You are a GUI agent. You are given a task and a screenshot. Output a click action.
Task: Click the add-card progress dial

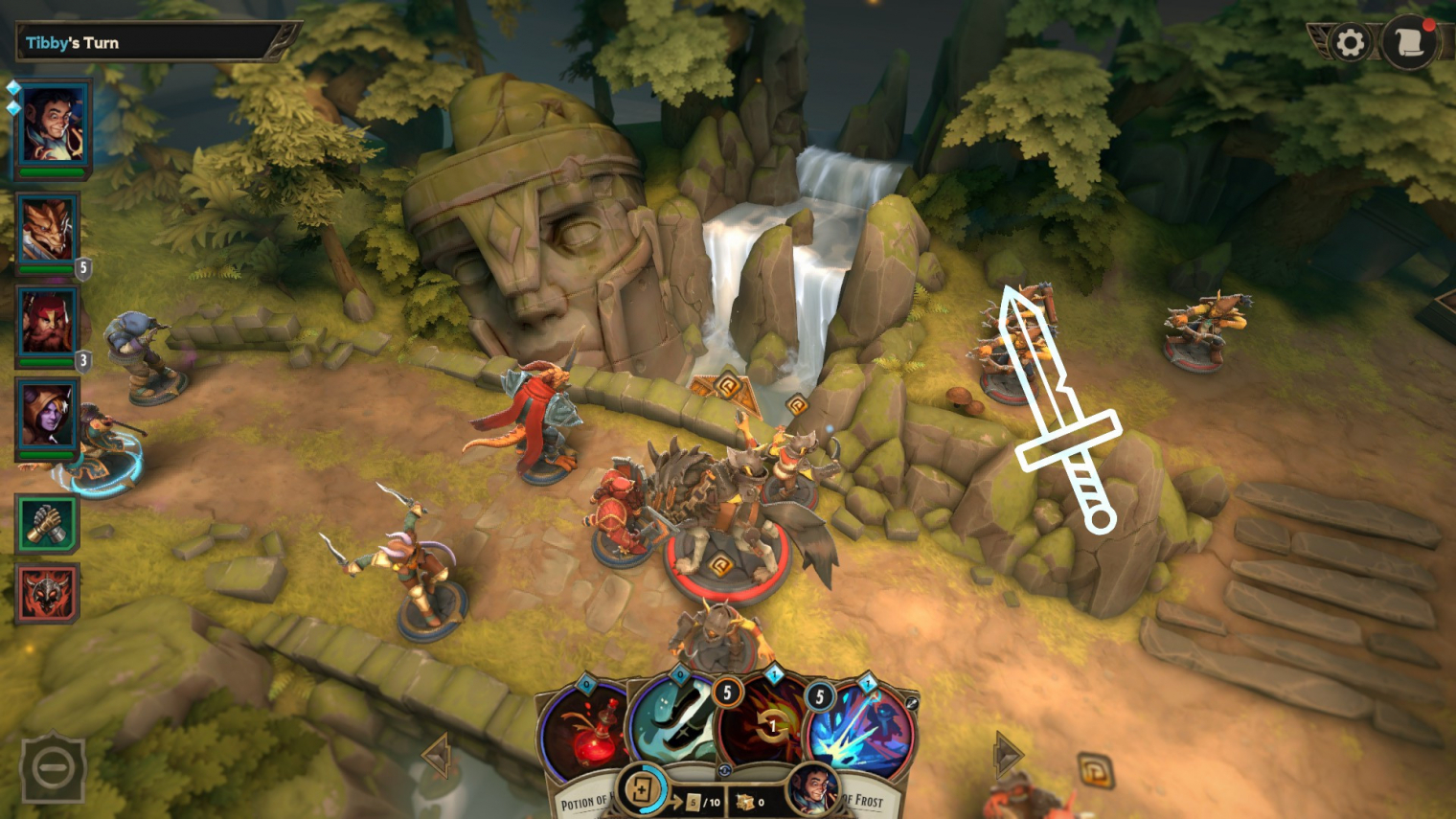point(641,790)
